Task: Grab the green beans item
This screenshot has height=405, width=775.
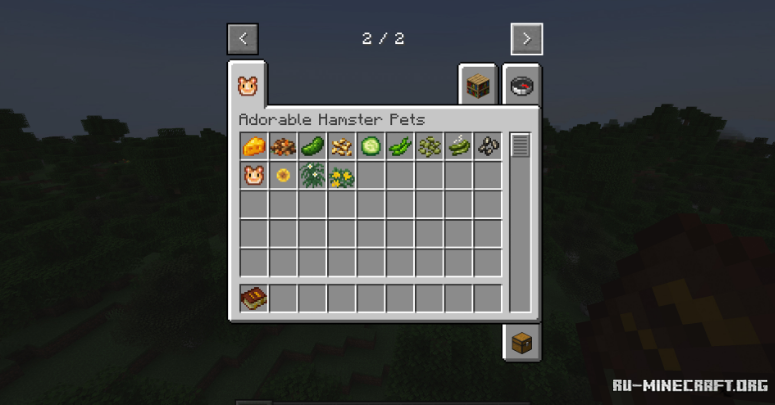Action: [400, 146]
